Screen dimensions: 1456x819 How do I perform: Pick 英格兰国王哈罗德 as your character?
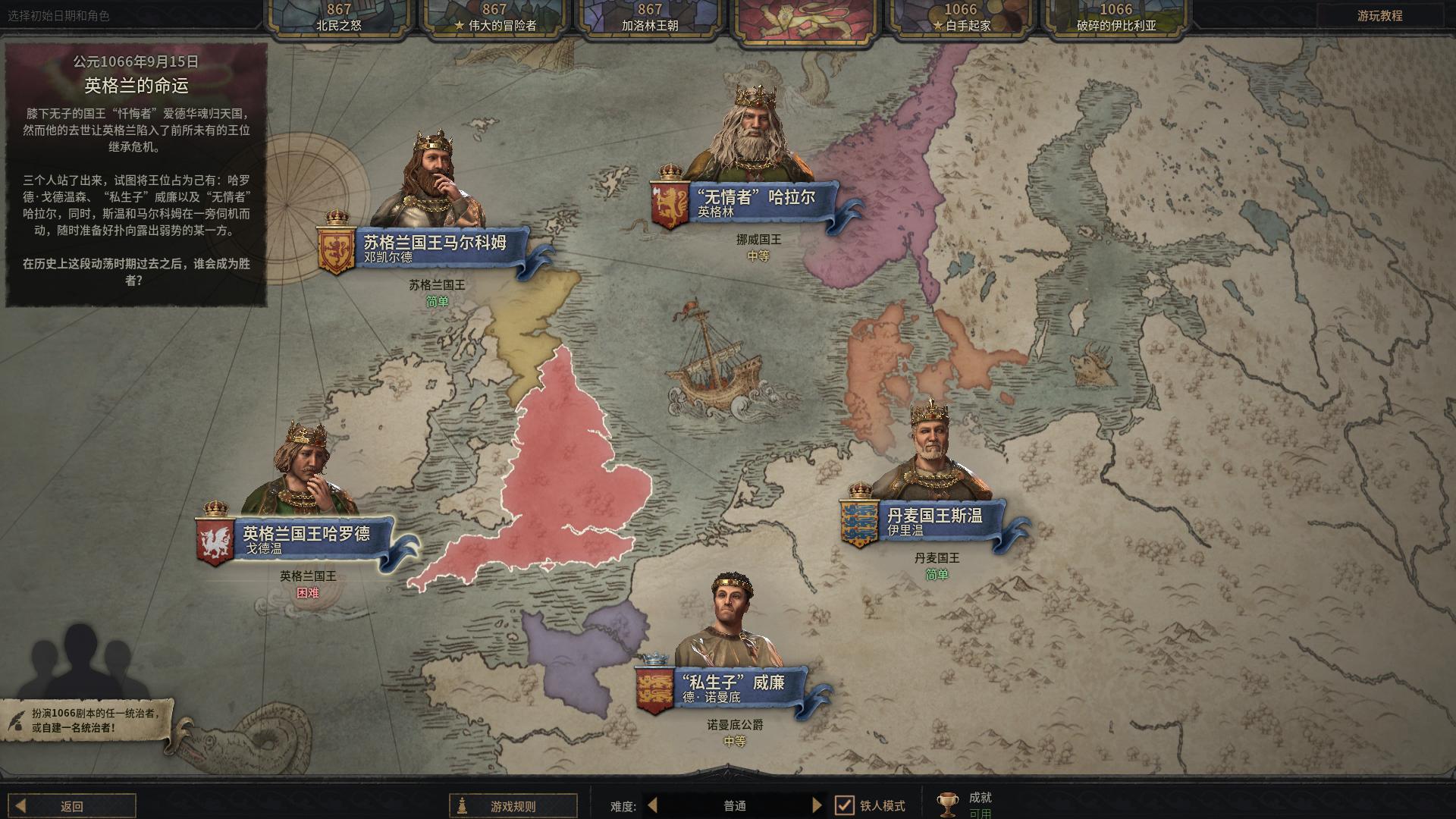click(306, 539)
